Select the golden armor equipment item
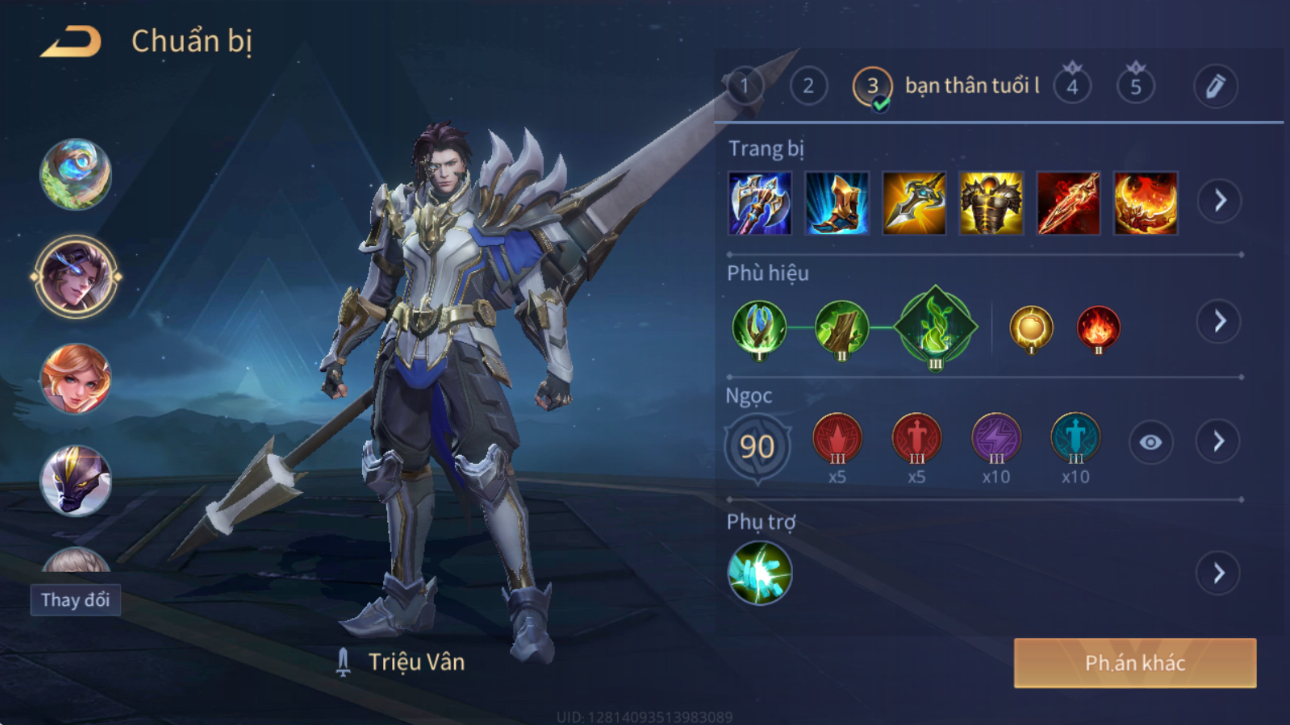1290x725 pixels. 991,203
